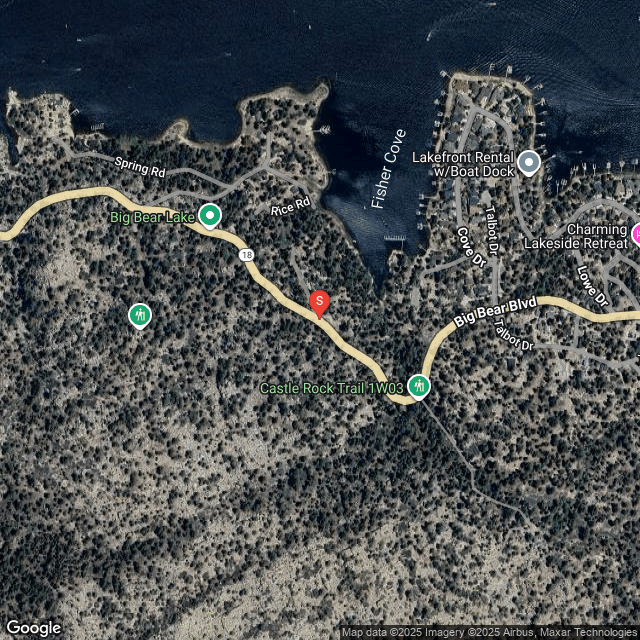The image size is (640, 640).
Task: Open the Charming Lakeside Retreat pink marker
Action: (634, 235)
